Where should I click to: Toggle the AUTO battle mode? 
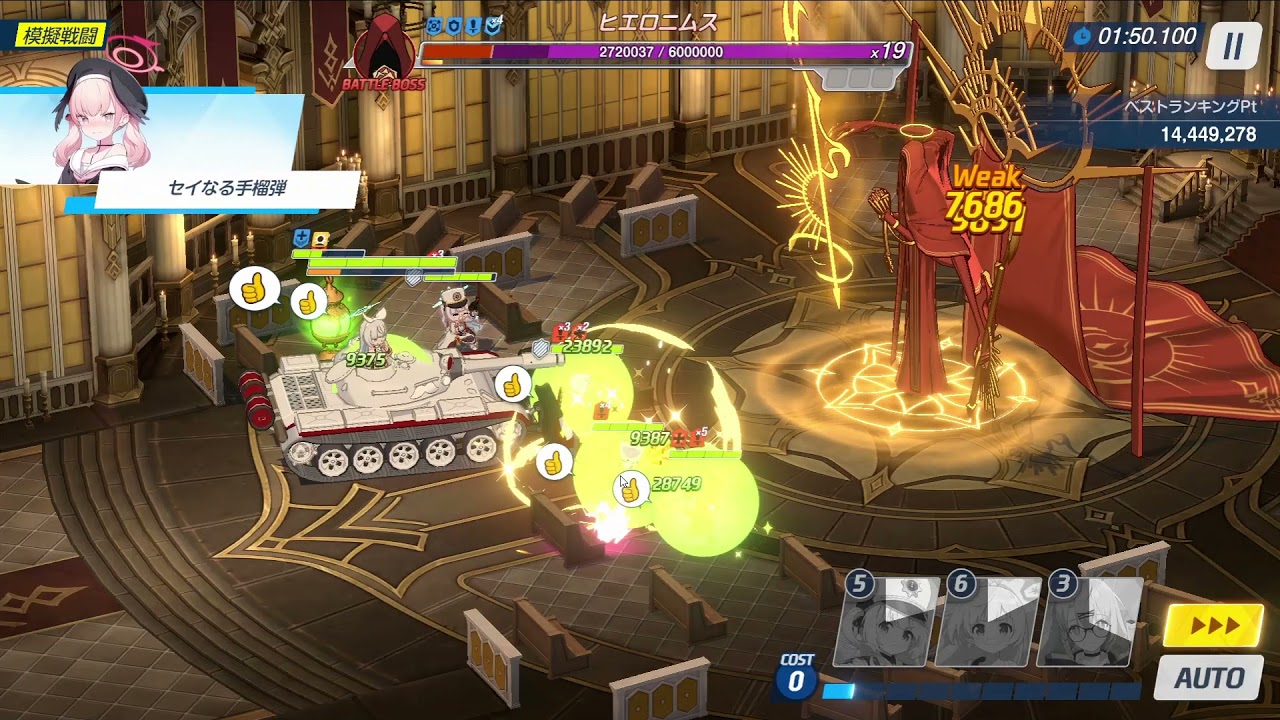(1208, 678)
